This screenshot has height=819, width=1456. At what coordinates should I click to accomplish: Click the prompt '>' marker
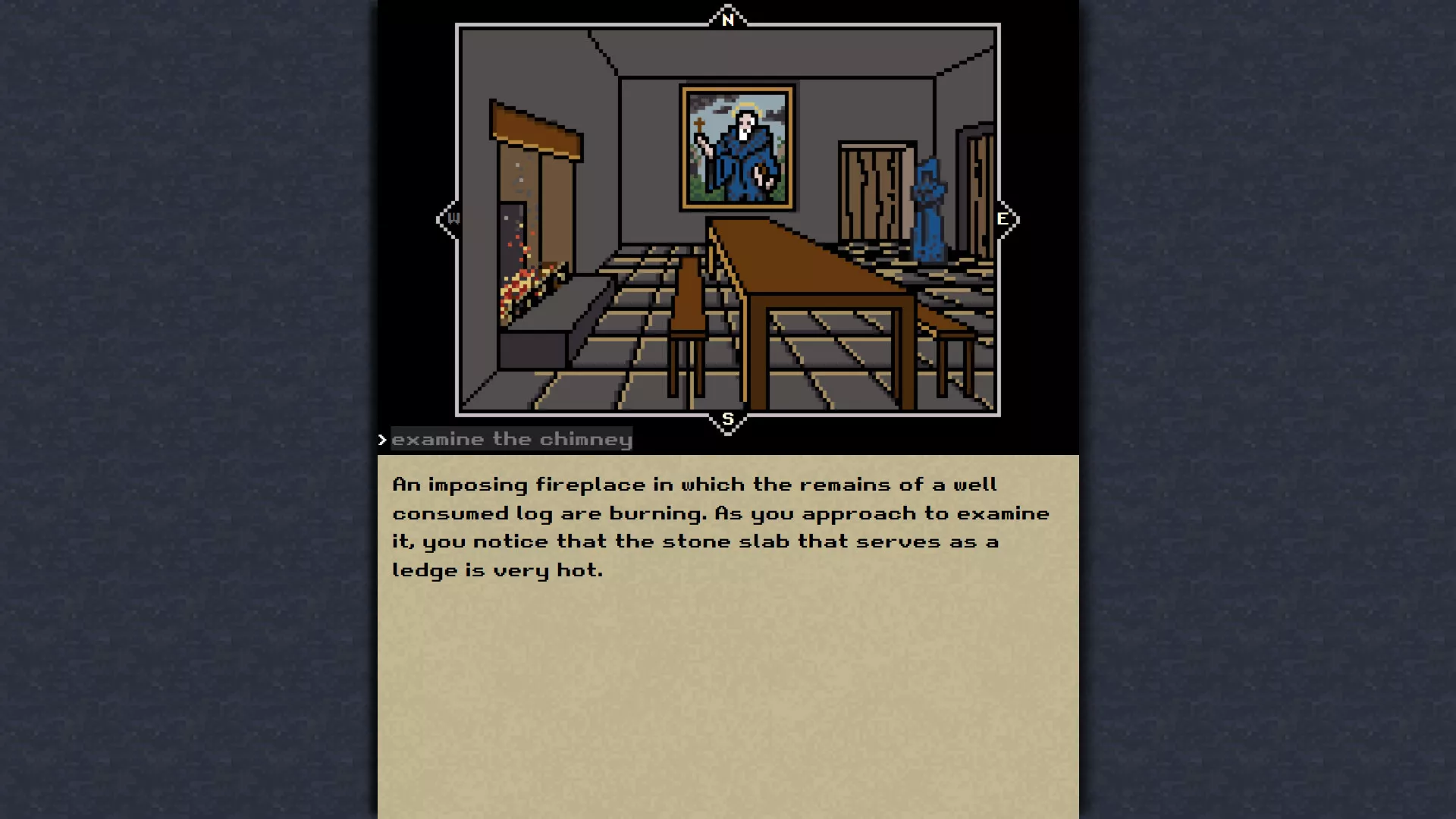pos(382,438)
